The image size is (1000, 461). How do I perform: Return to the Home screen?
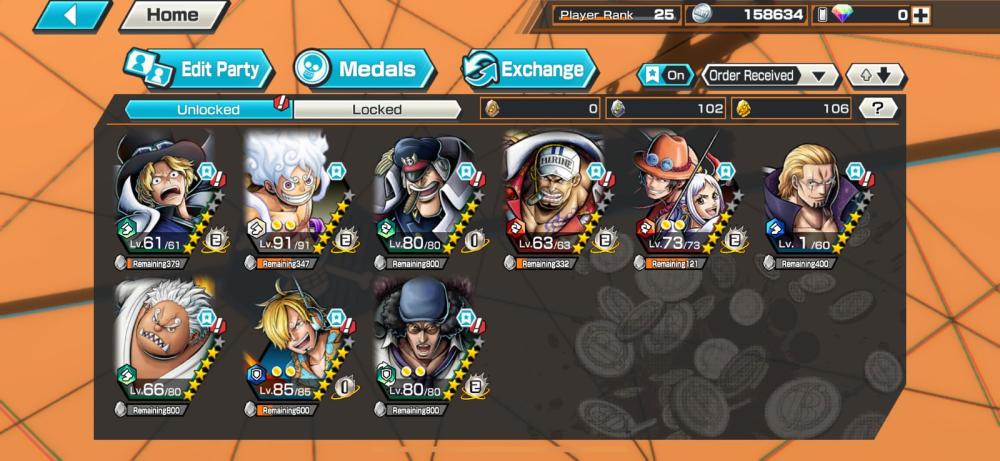click(x=172, y=15)
